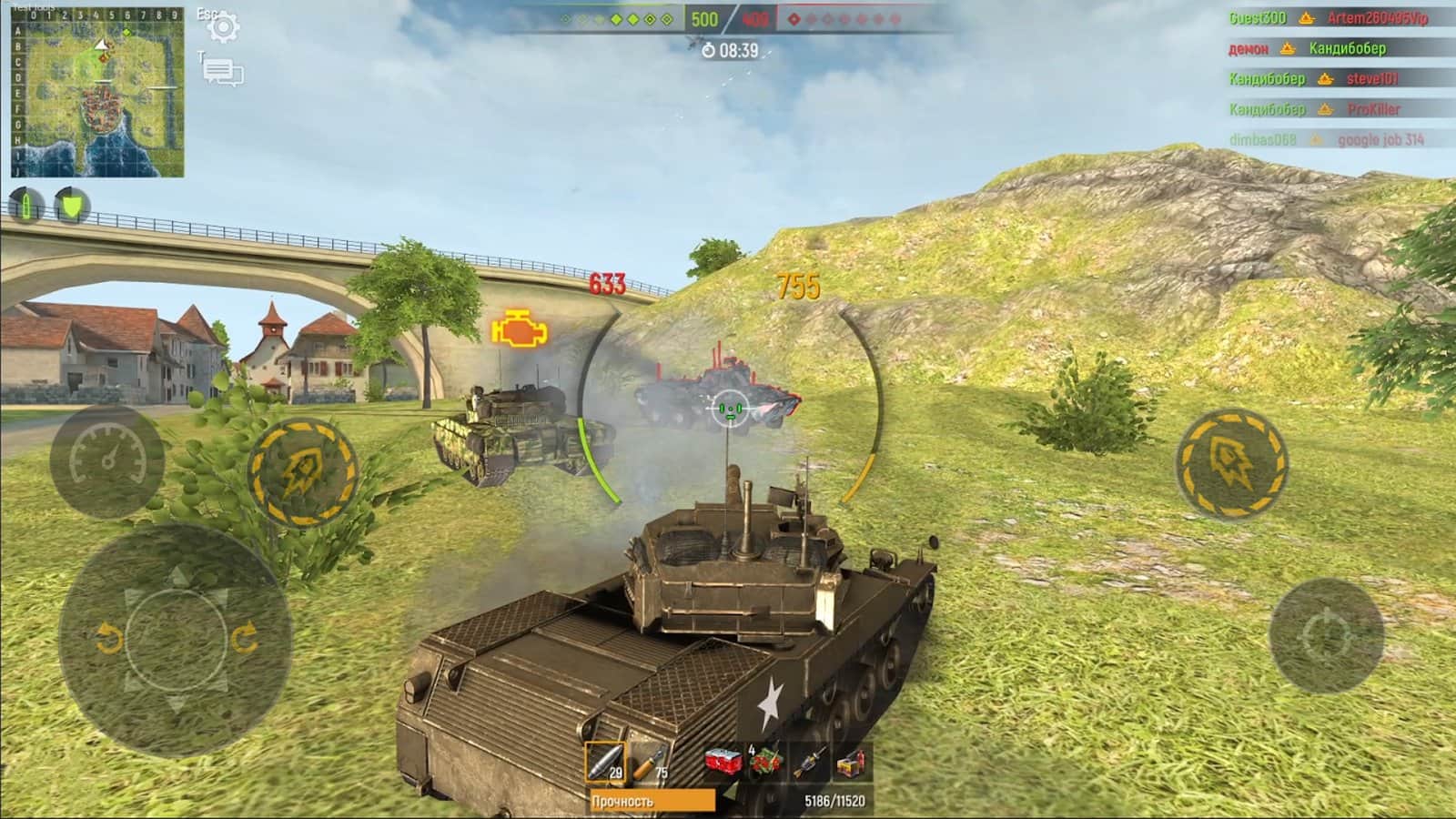
Task: Tap the grey aim button at right
Action: [x=1326, y=636]
